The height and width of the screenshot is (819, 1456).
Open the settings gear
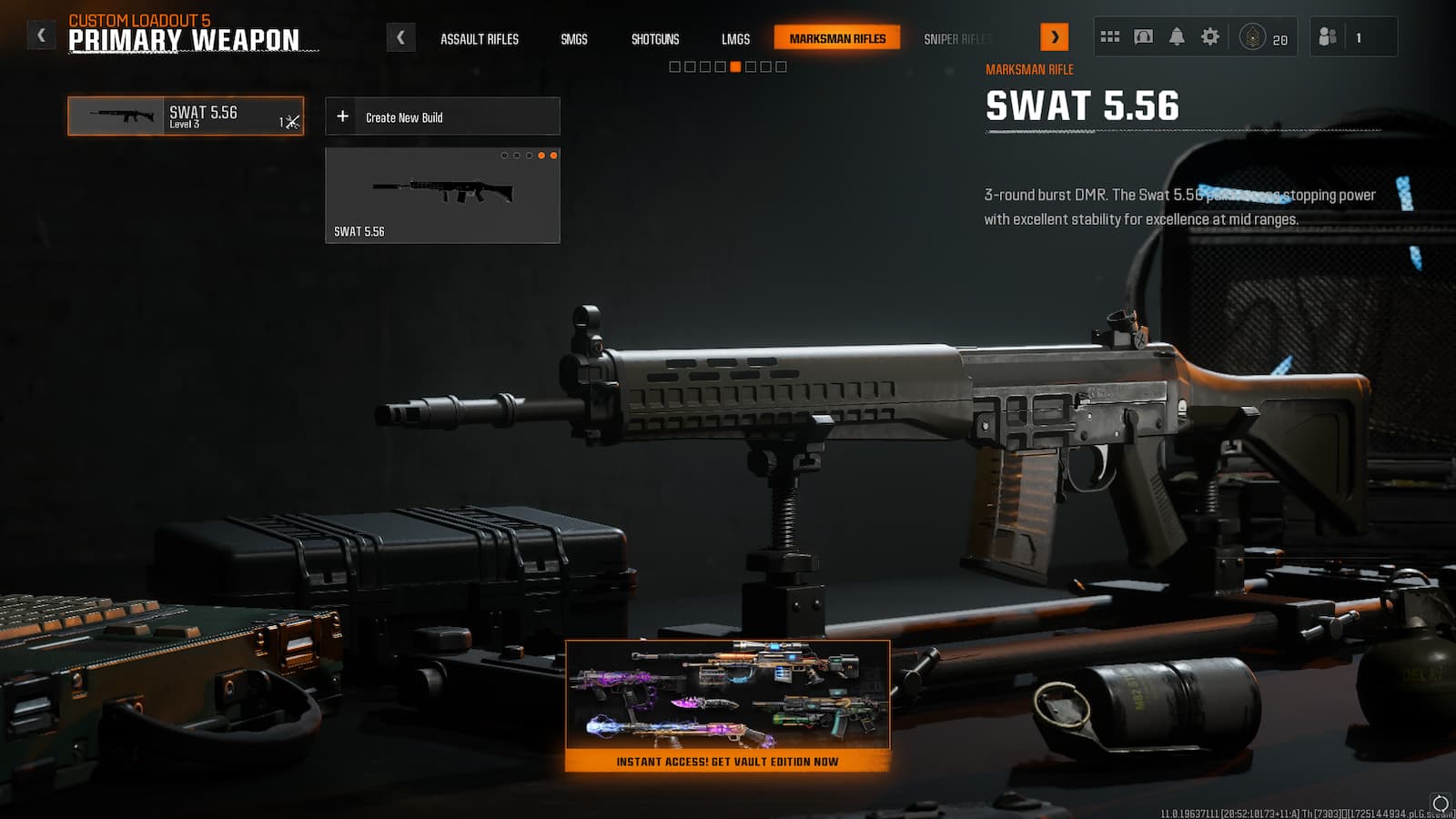(x=1209, y=37)
